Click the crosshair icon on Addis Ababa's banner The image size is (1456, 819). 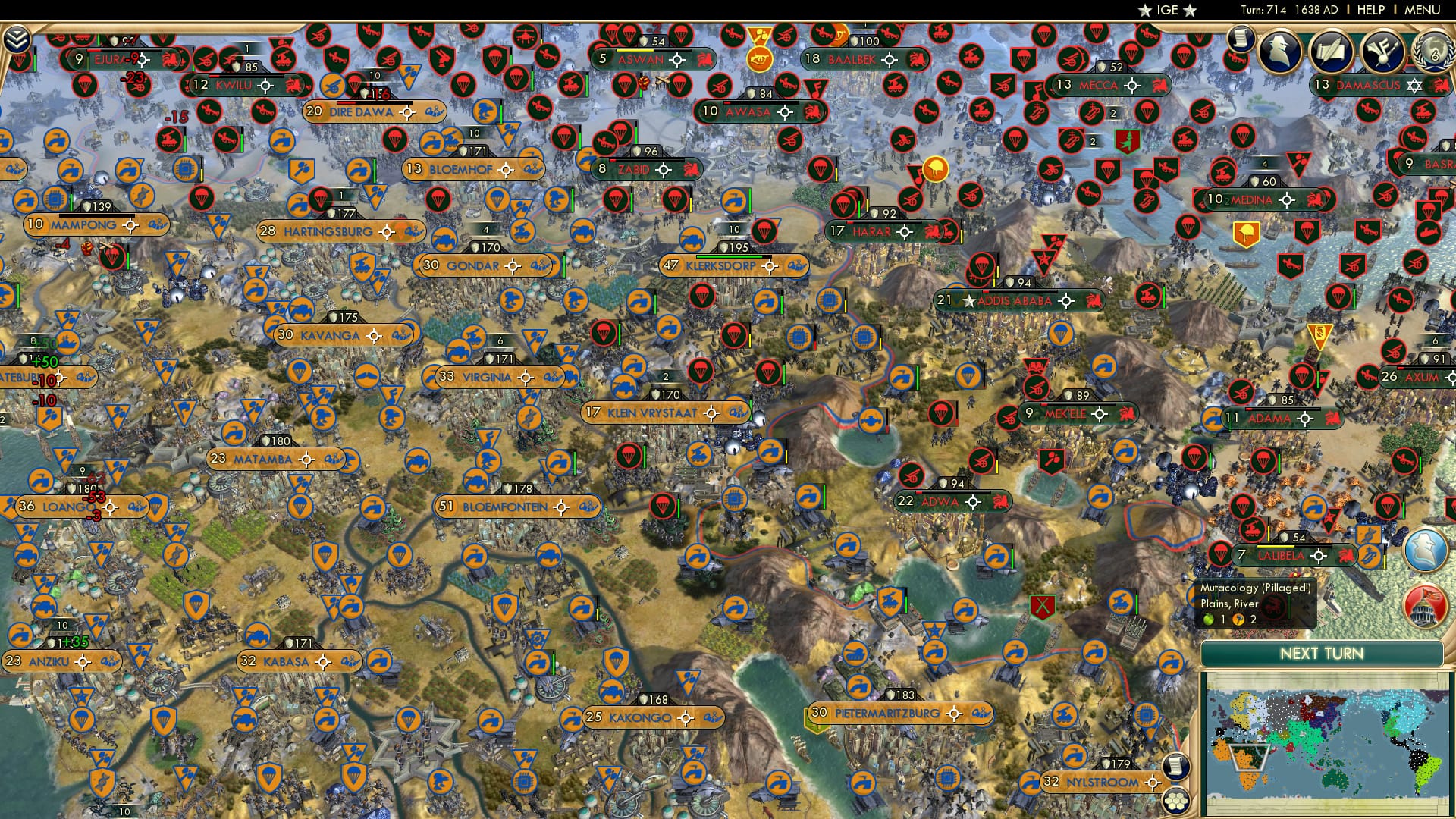[x=1069, y=300]
